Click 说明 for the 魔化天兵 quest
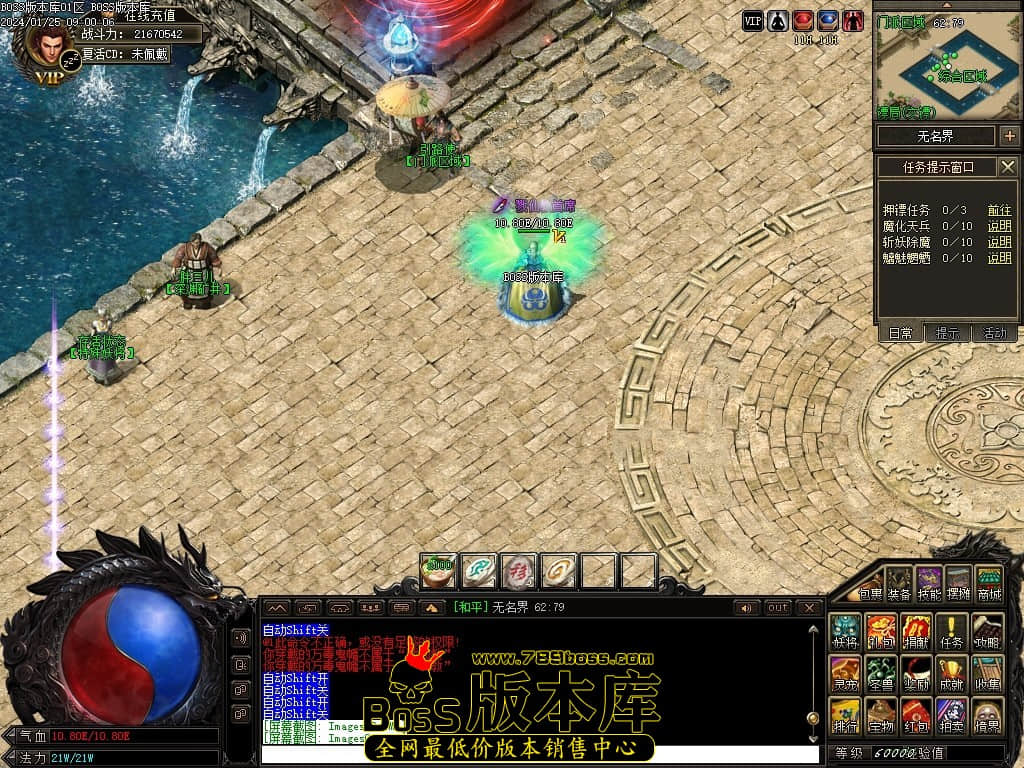Image resolution: width=1024 pixels, height=768 pixels. [999, 226]
